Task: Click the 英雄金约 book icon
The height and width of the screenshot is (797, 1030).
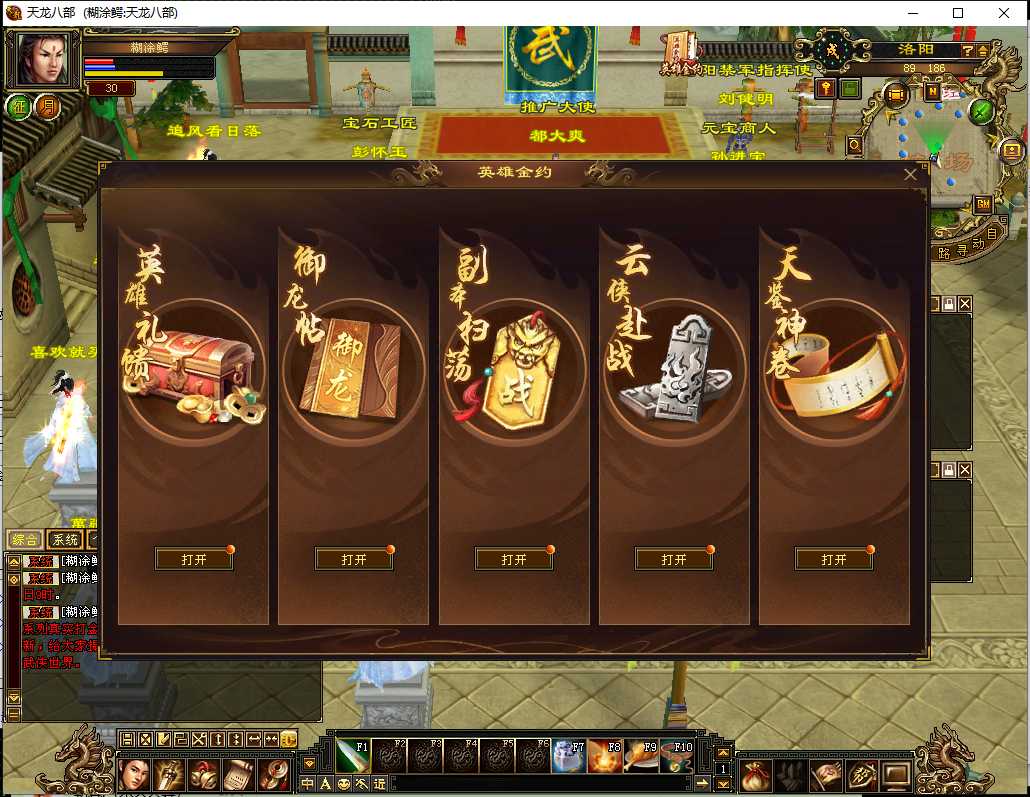Action: click(678, 52)
